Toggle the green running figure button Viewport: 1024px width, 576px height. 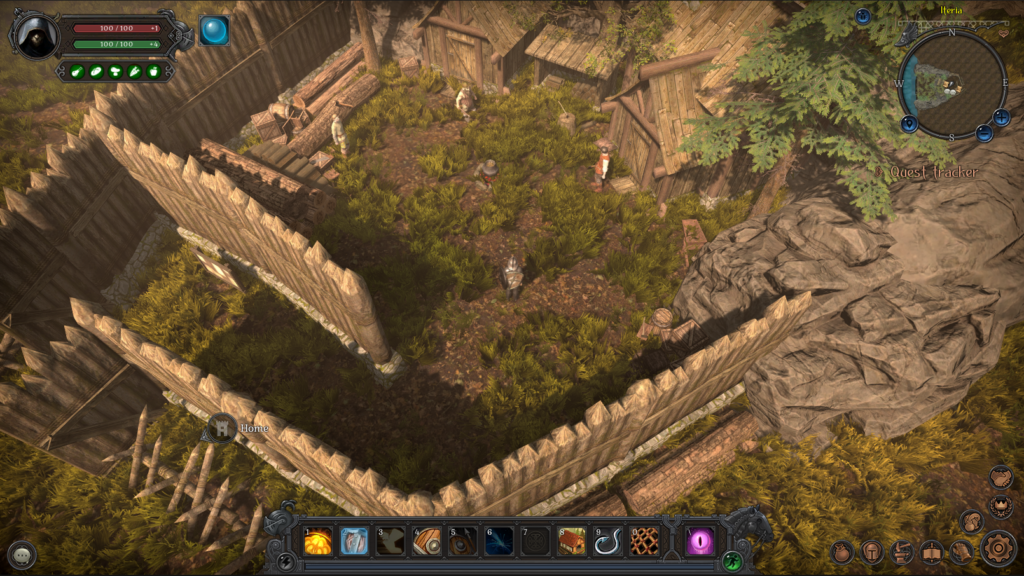tap(733, 560)
